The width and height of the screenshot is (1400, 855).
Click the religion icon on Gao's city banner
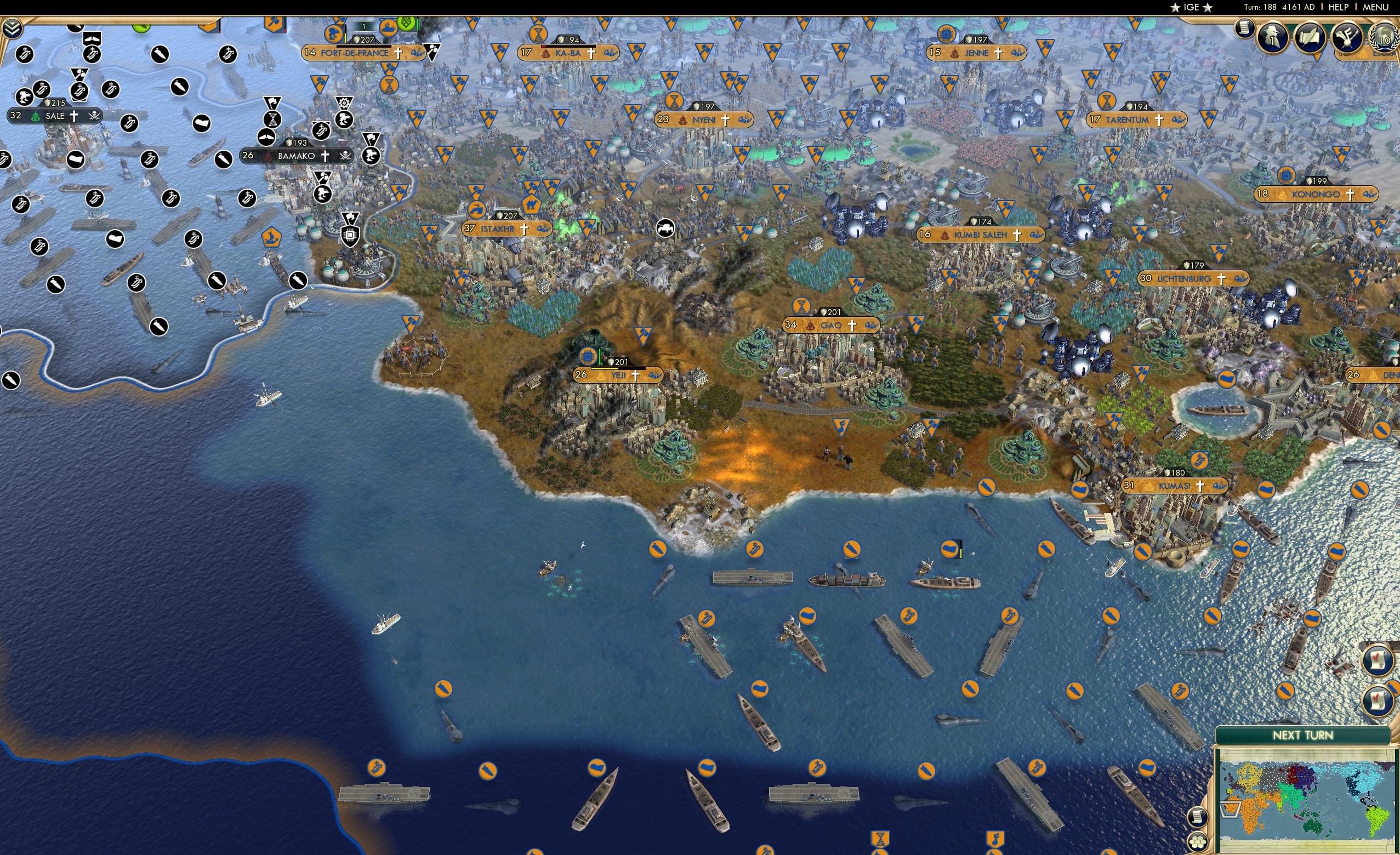tap(852, 326)
